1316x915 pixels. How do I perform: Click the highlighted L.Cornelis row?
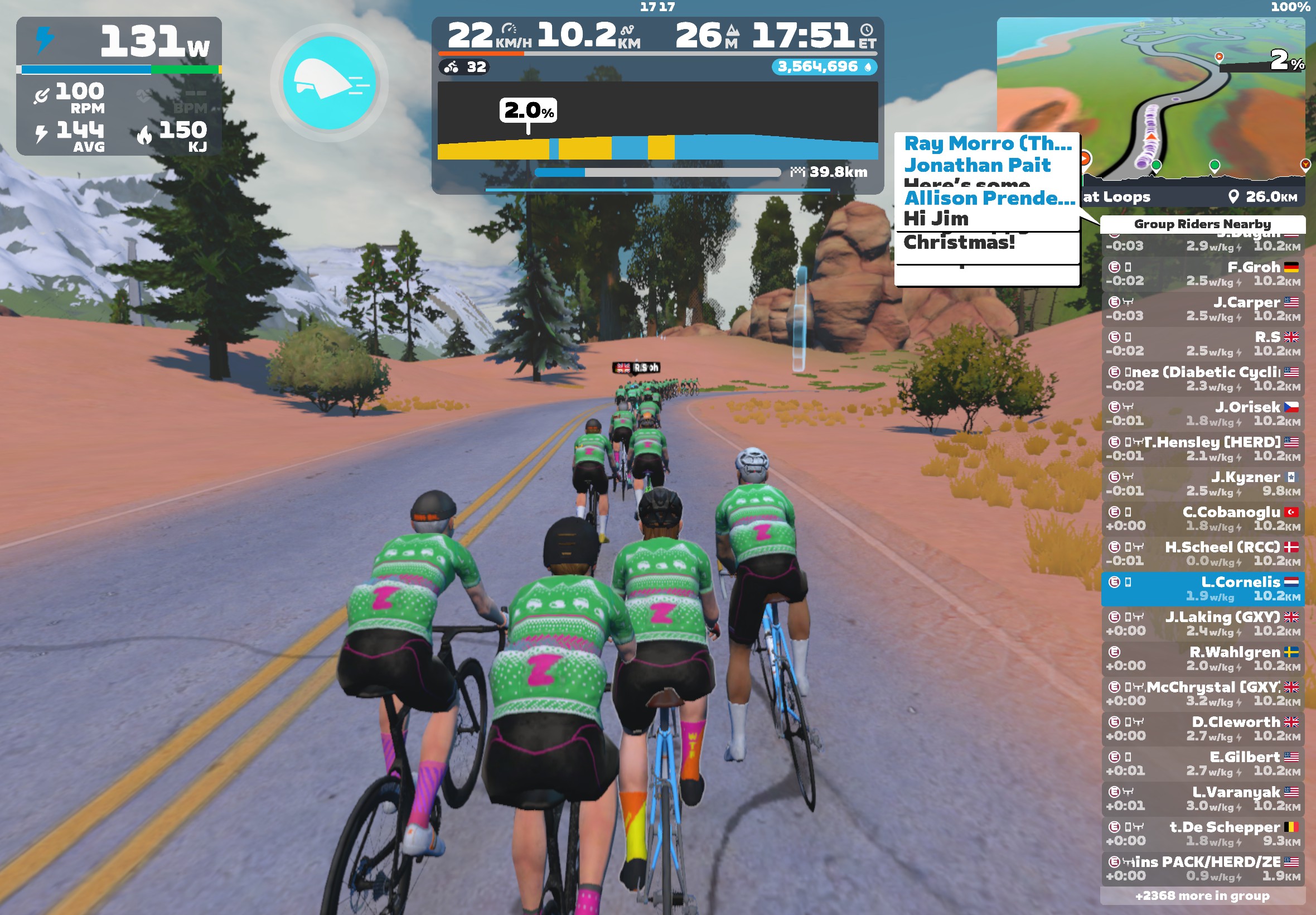click(1202, 588)
